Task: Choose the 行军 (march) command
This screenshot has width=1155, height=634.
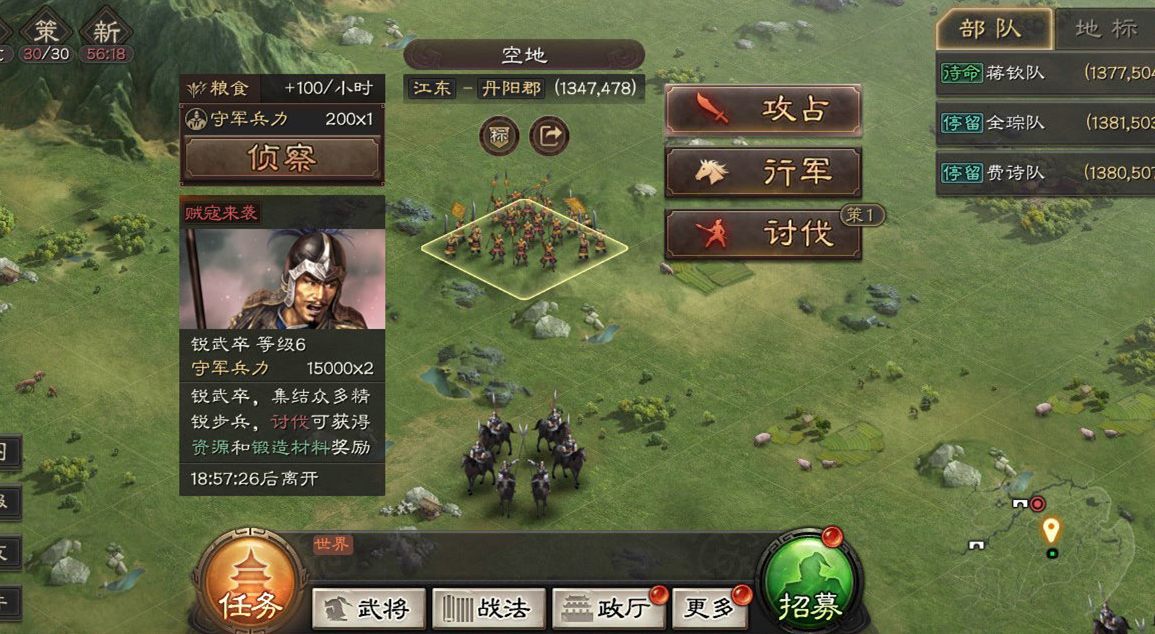Action: (763, 172)
